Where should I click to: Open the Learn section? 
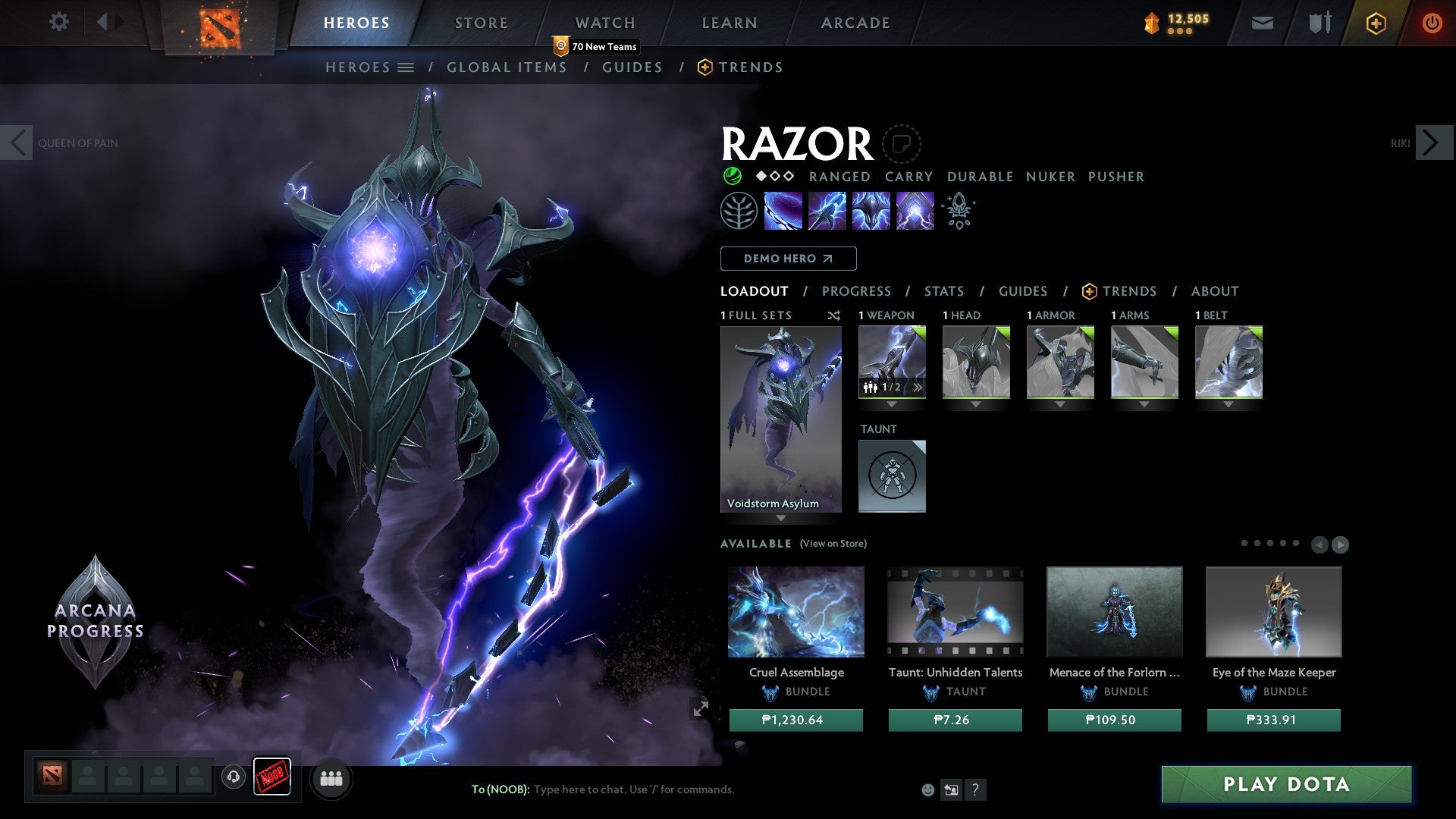point(729,23)
